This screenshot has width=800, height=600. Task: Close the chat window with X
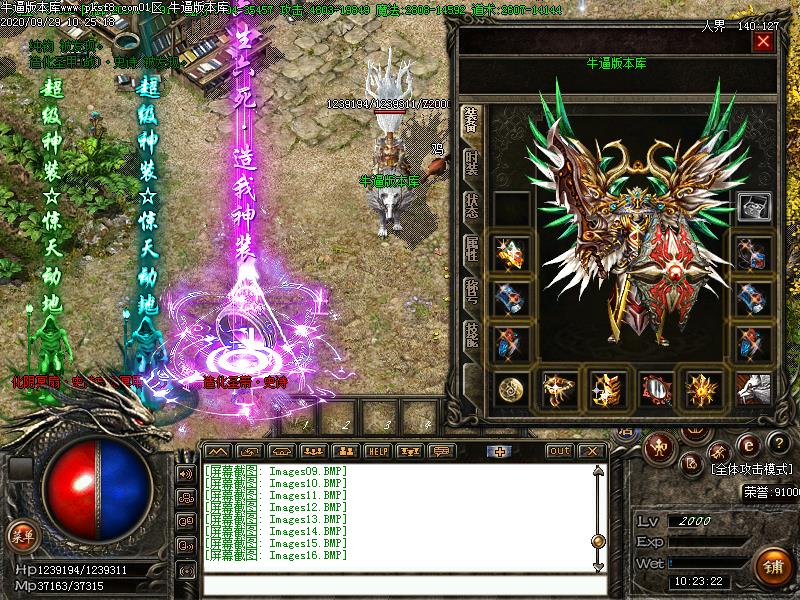click(x=592, y=451)
